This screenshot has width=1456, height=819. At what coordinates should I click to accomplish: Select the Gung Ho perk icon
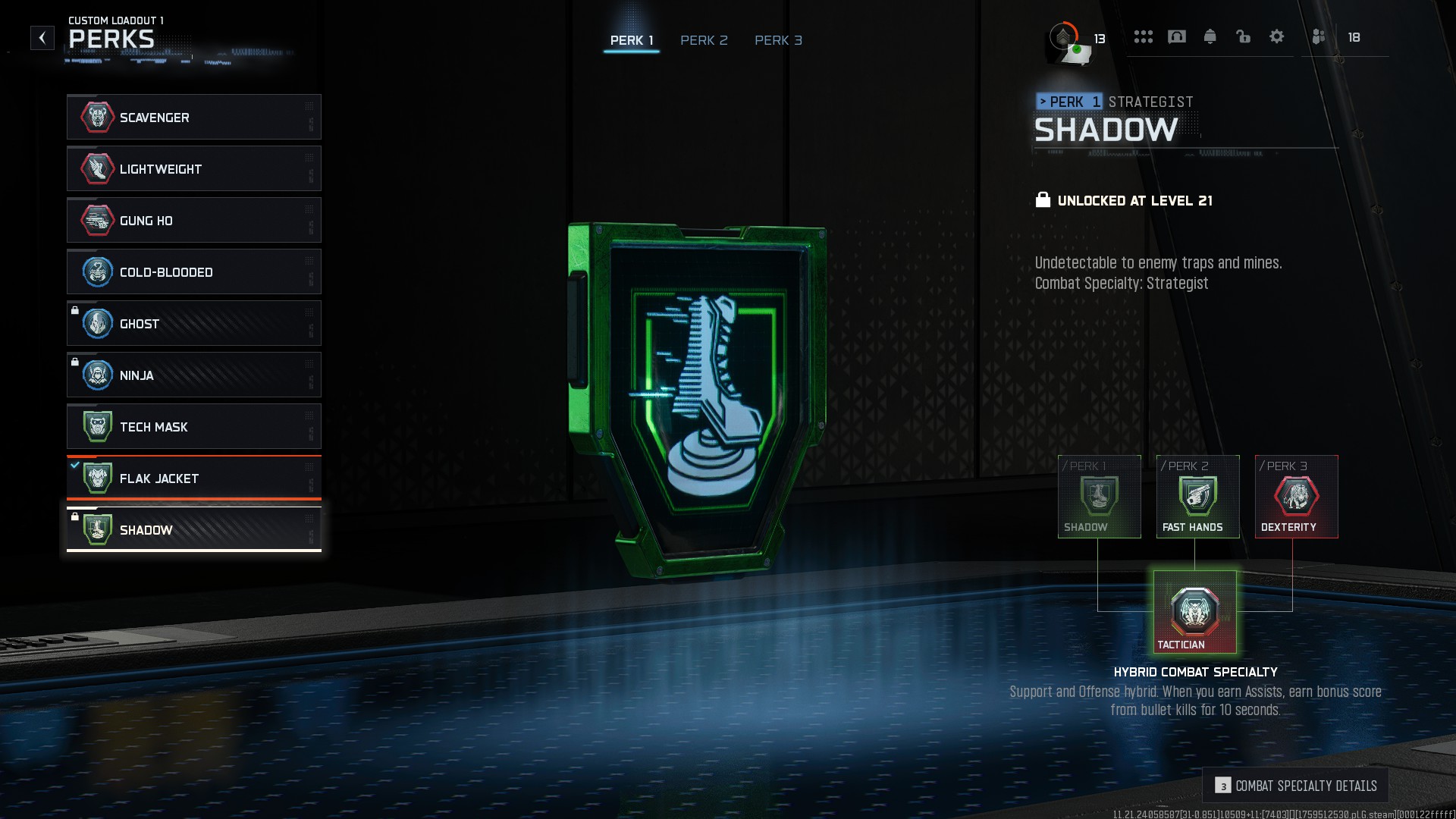[97, 221]
